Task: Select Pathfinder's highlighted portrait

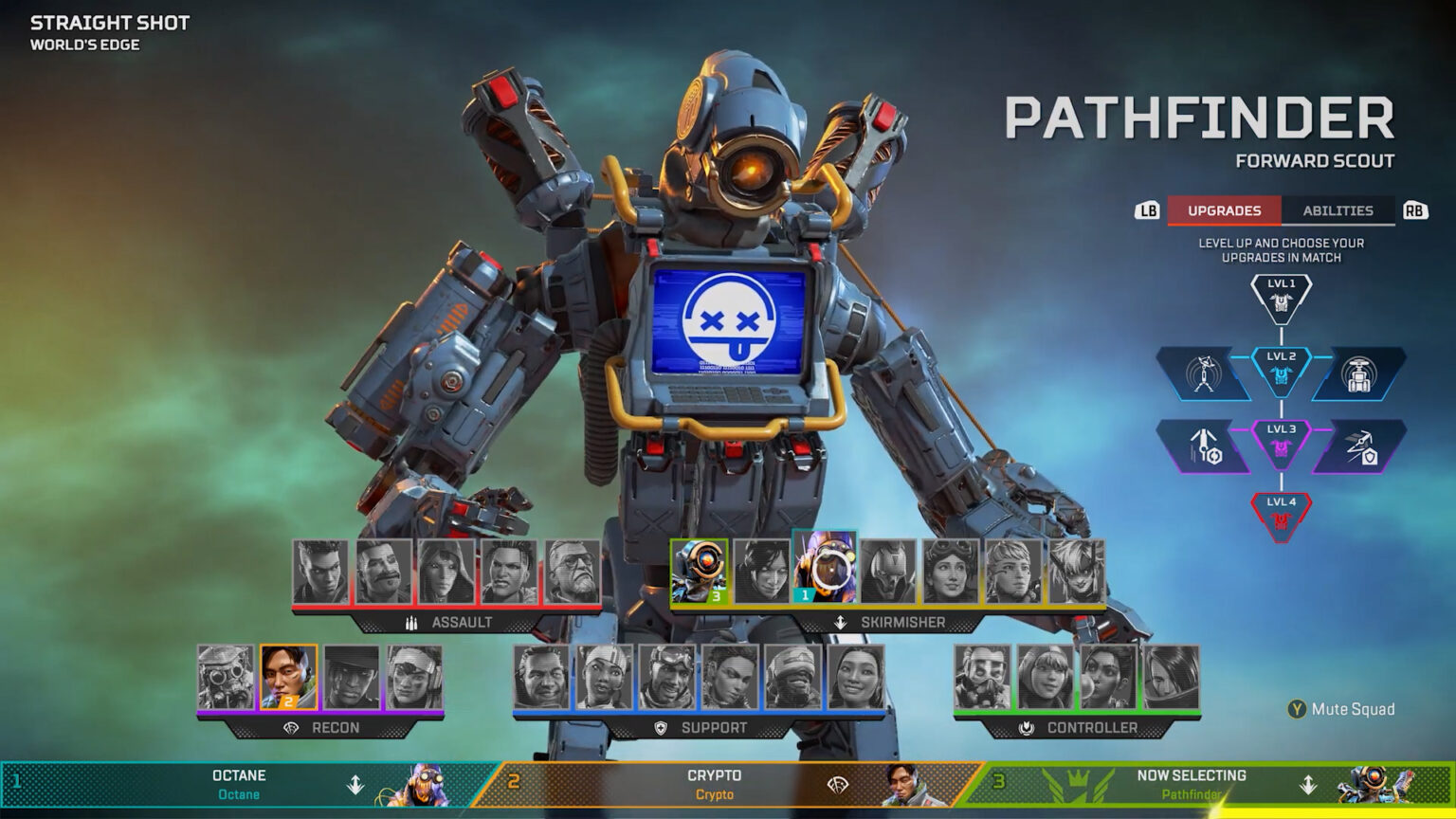Action: (x=699, y=573)
